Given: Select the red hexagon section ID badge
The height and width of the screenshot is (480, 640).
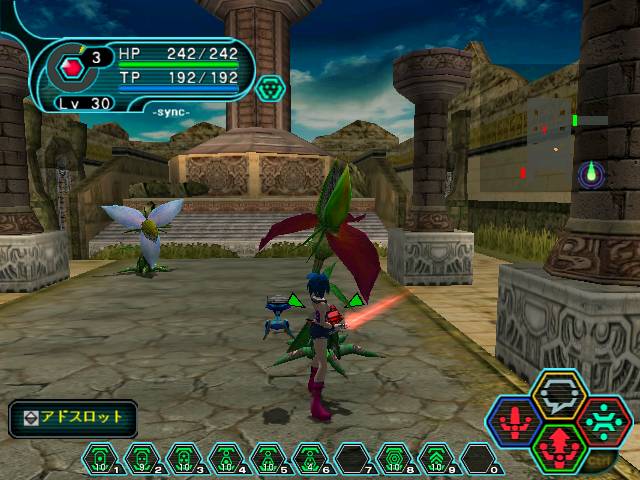Looking at the screenshot, I should [70, 69].
